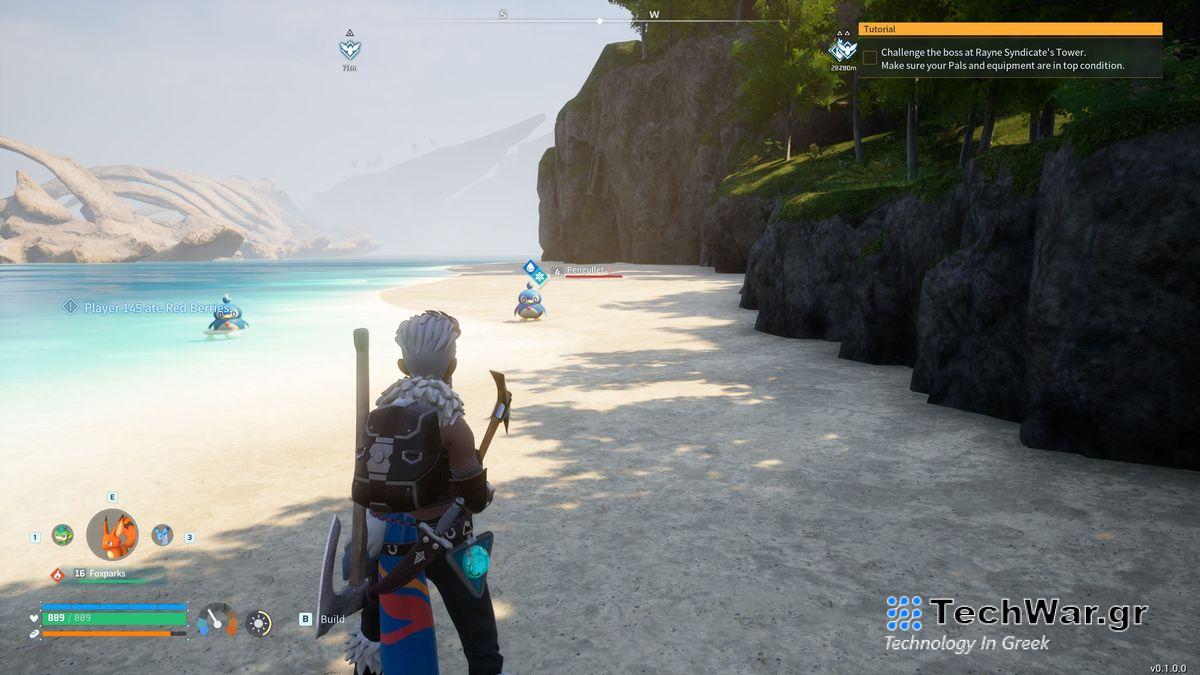The image size is (1200, 675).
Task: Select the active Foxparks pal portrait
Action: coord(112,535)
